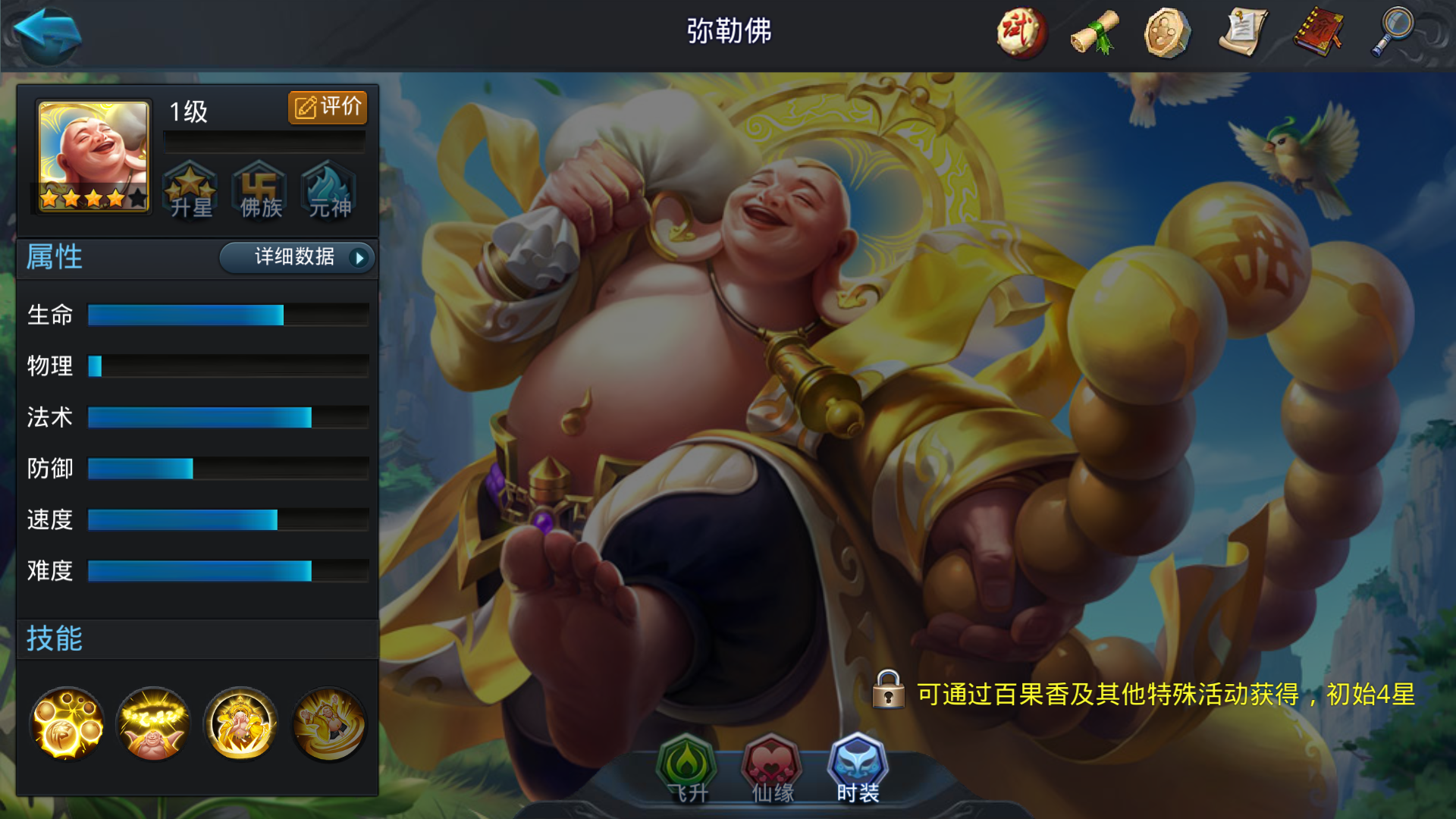Image resolution: width=1456 pixels, height=819 pixels.
Task: Click the red chess-piece trial icon
Action: pos(1020,33)
